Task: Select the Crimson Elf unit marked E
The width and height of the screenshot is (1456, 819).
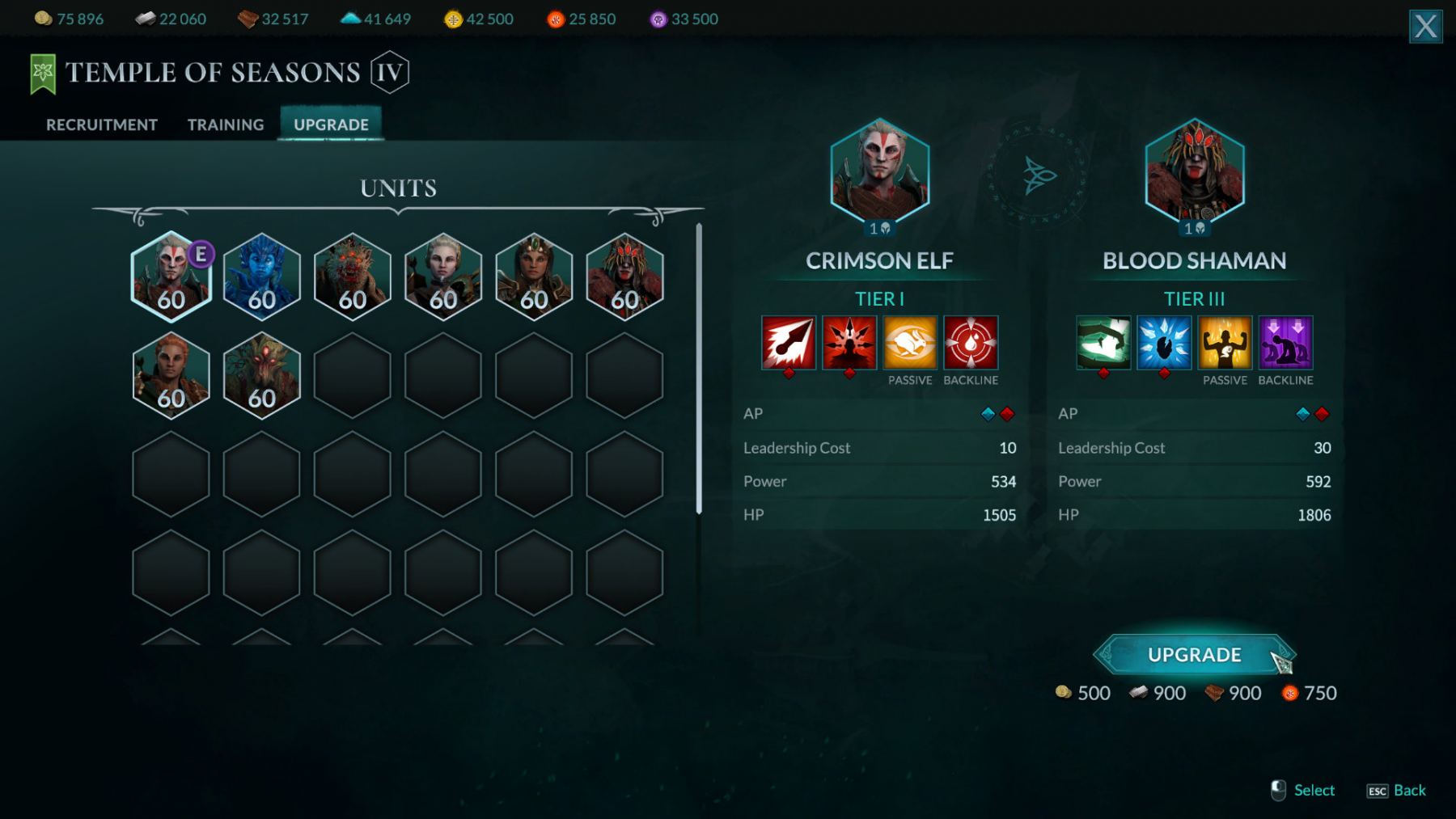Action: (x=171, y=277)
